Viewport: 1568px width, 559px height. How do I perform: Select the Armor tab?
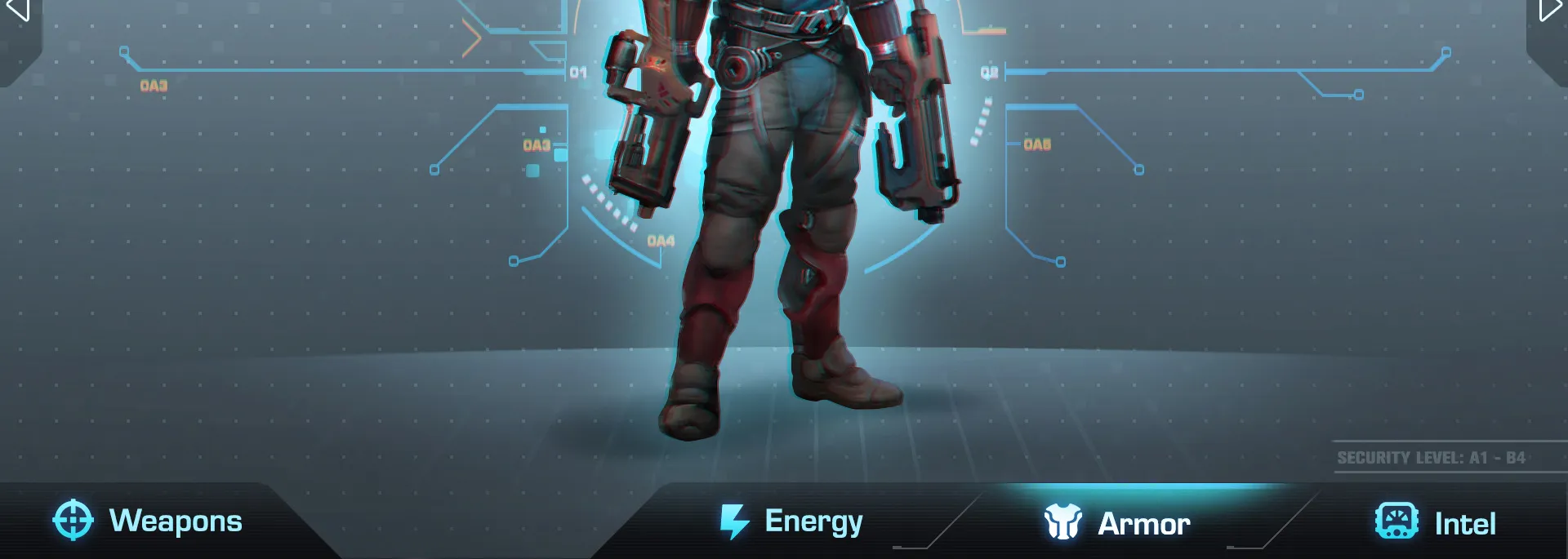1117,523
